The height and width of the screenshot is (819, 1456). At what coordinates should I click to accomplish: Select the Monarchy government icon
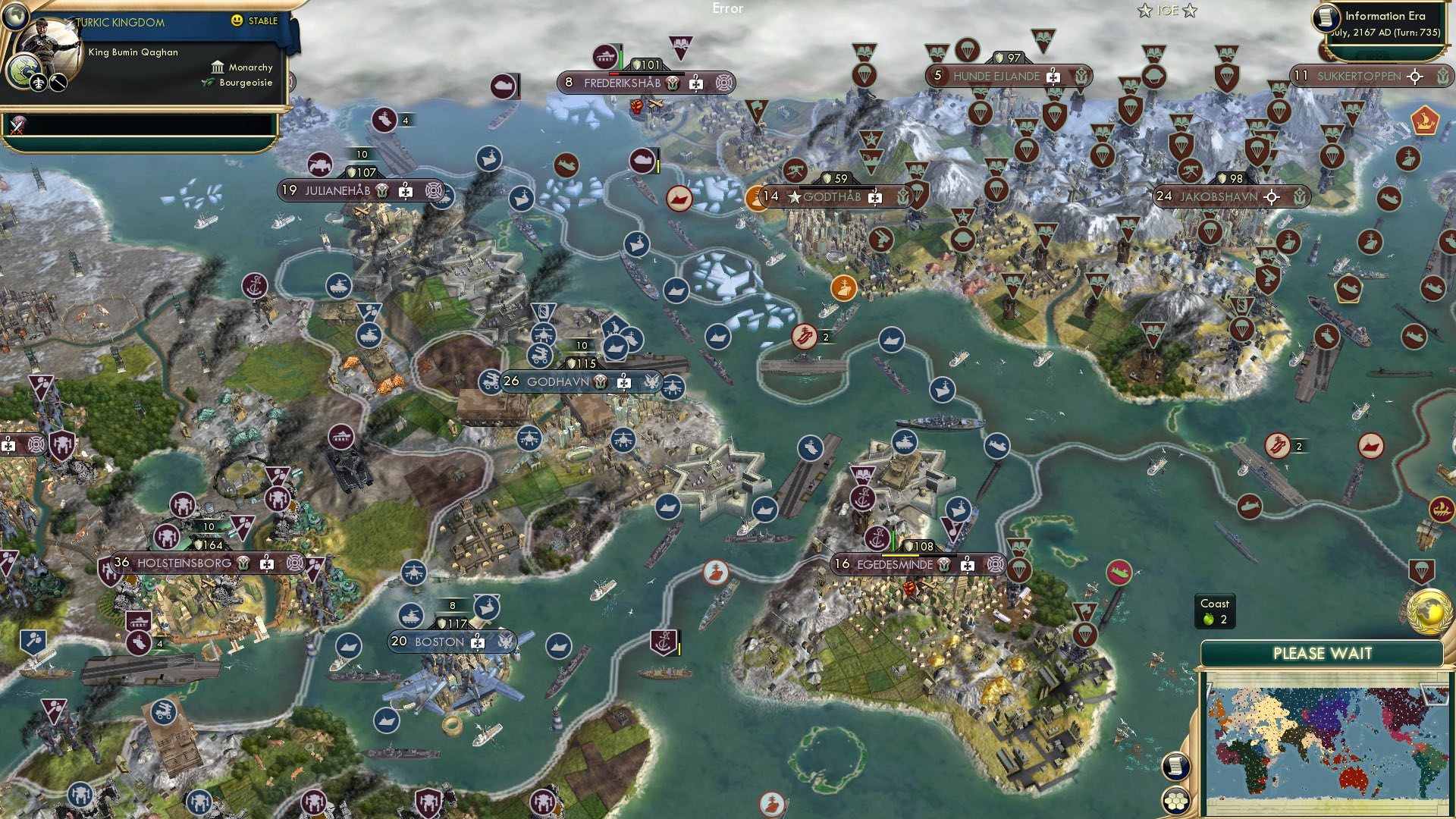pos(218,68)
